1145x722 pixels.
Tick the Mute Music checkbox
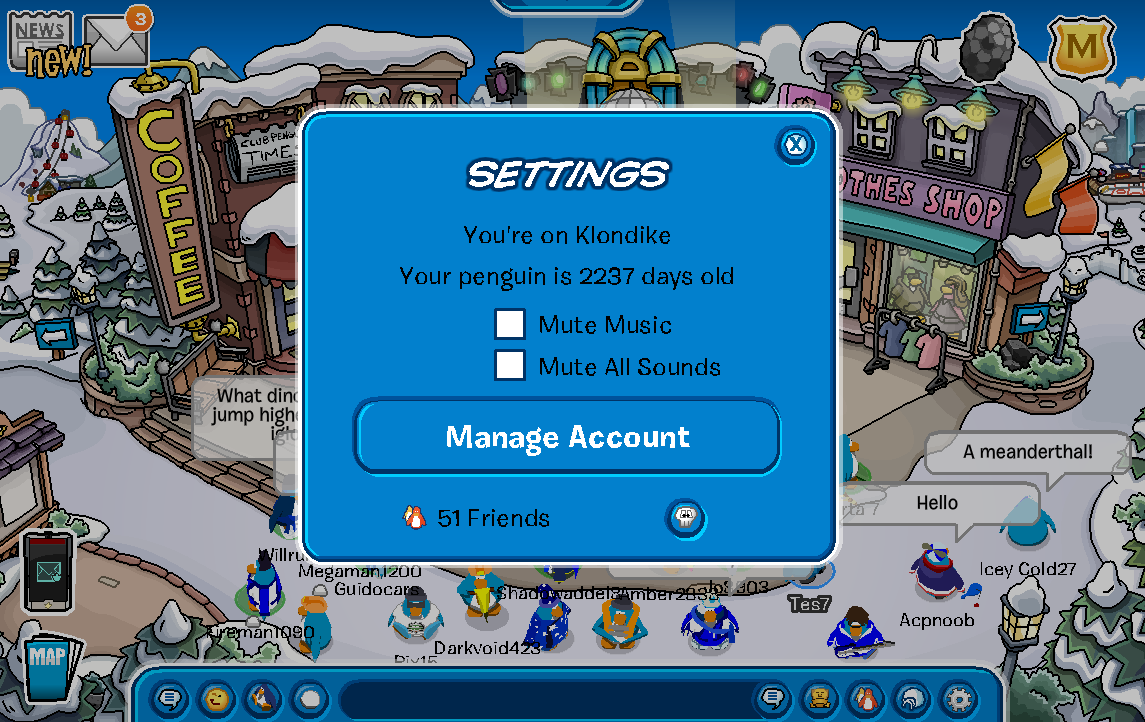point(510,324)
